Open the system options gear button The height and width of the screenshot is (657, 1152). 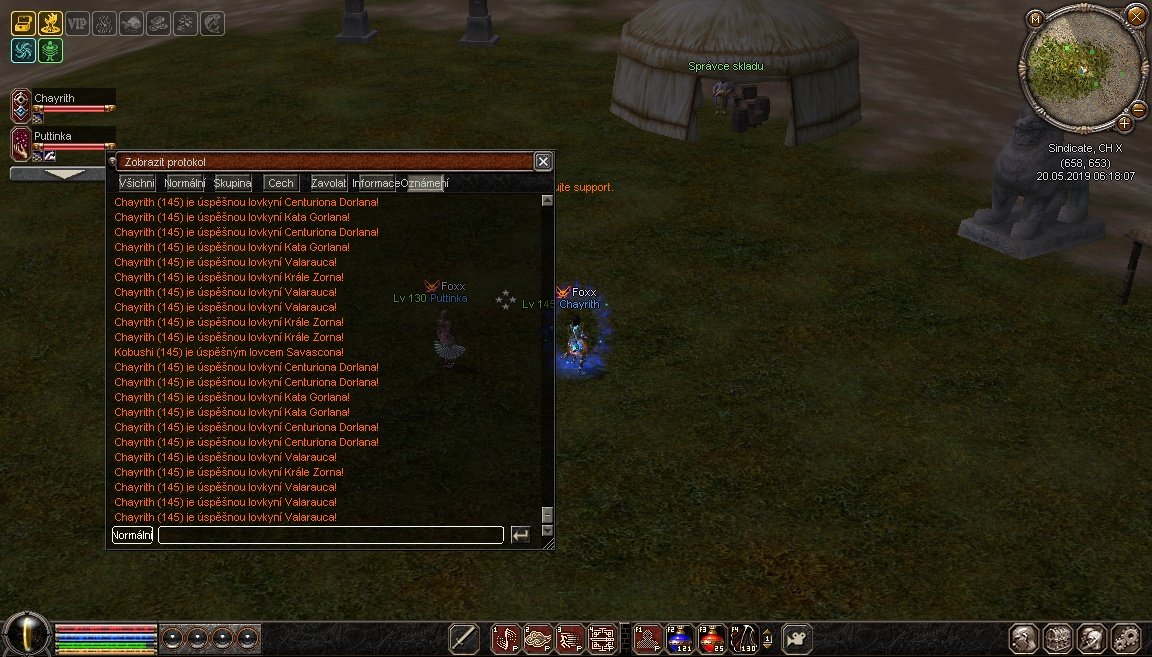point(1126,638)
